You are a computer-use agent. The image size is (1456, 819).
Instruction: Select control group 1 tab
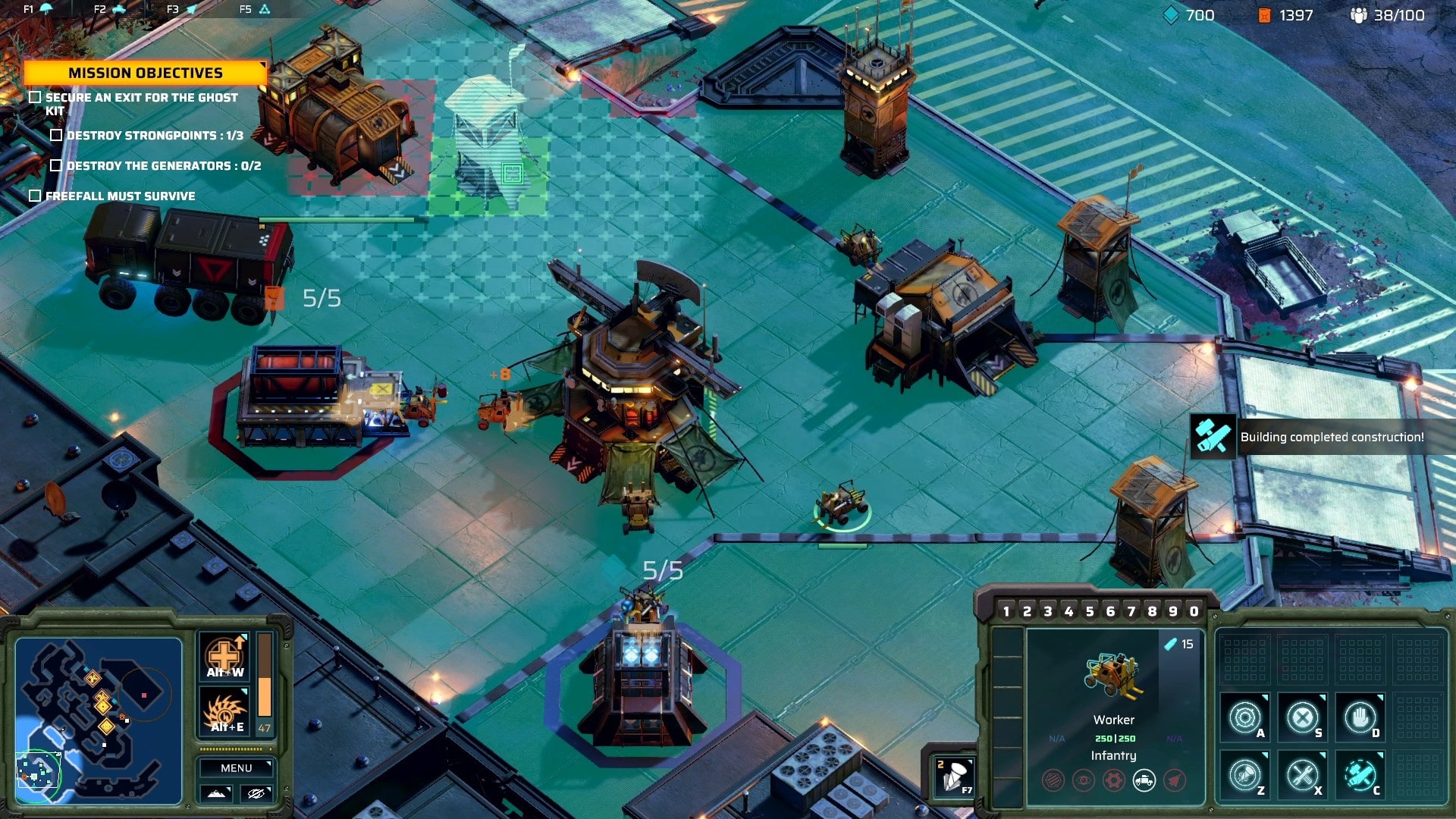pos(1006,611)
